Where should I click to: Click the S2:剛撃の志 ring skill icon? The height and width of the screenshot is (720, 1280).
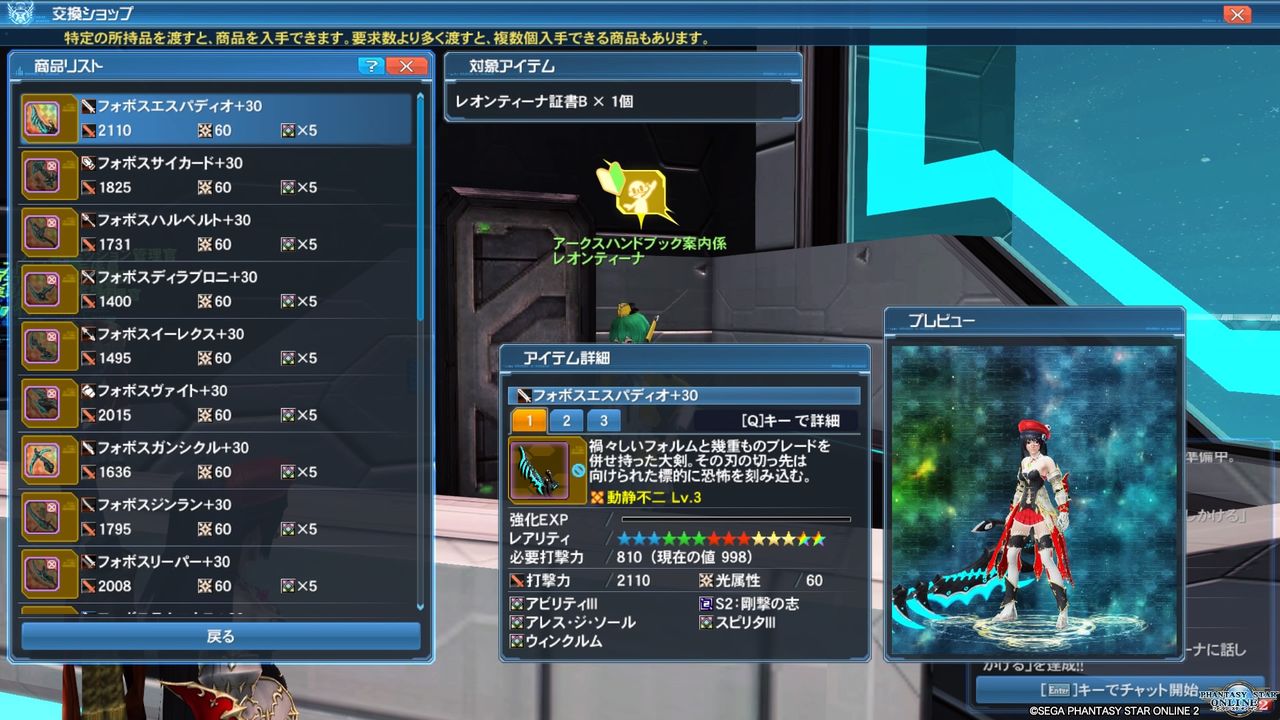point(705,603)
